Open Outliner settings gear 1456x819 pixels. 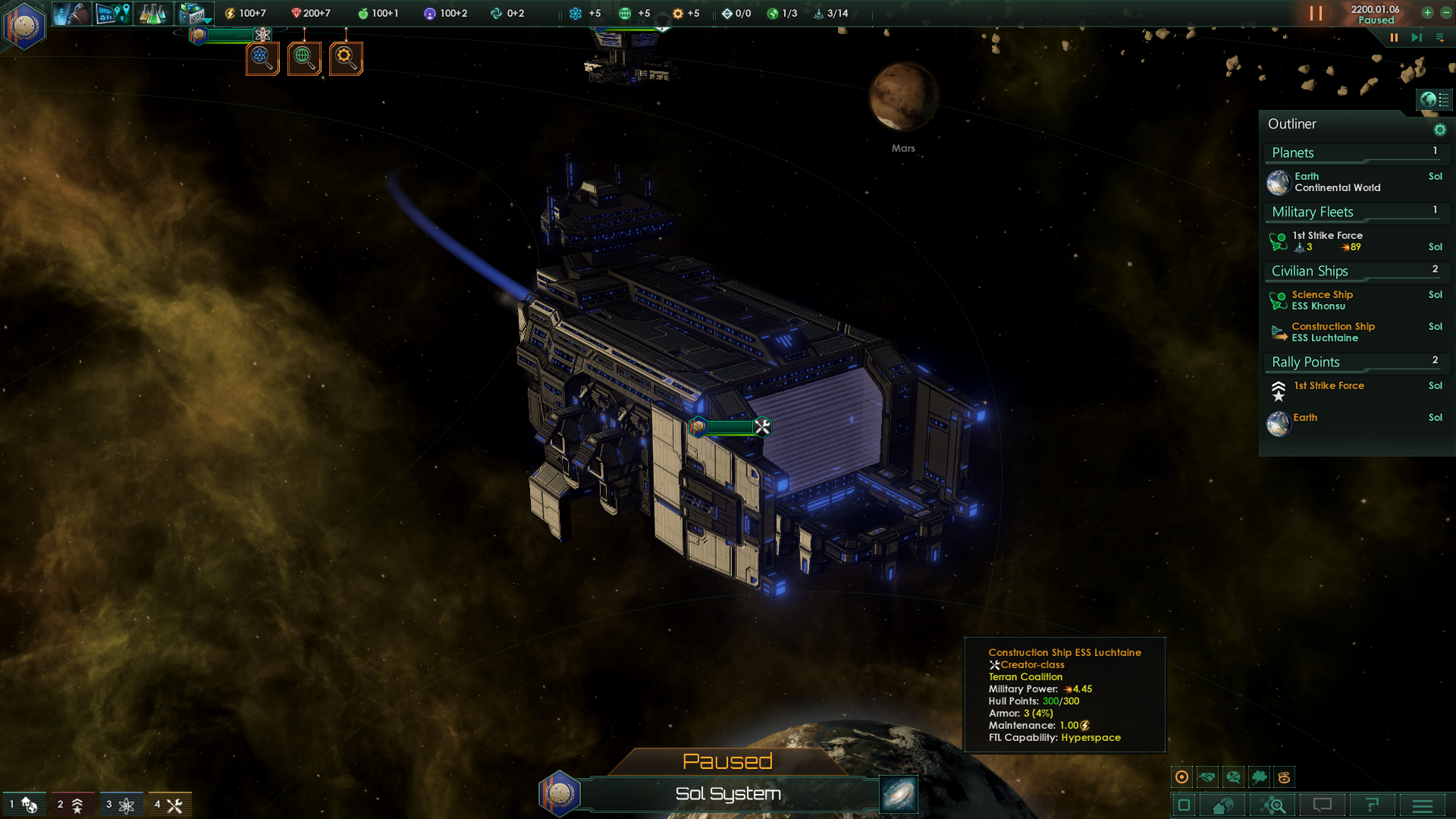[1439, 130]
